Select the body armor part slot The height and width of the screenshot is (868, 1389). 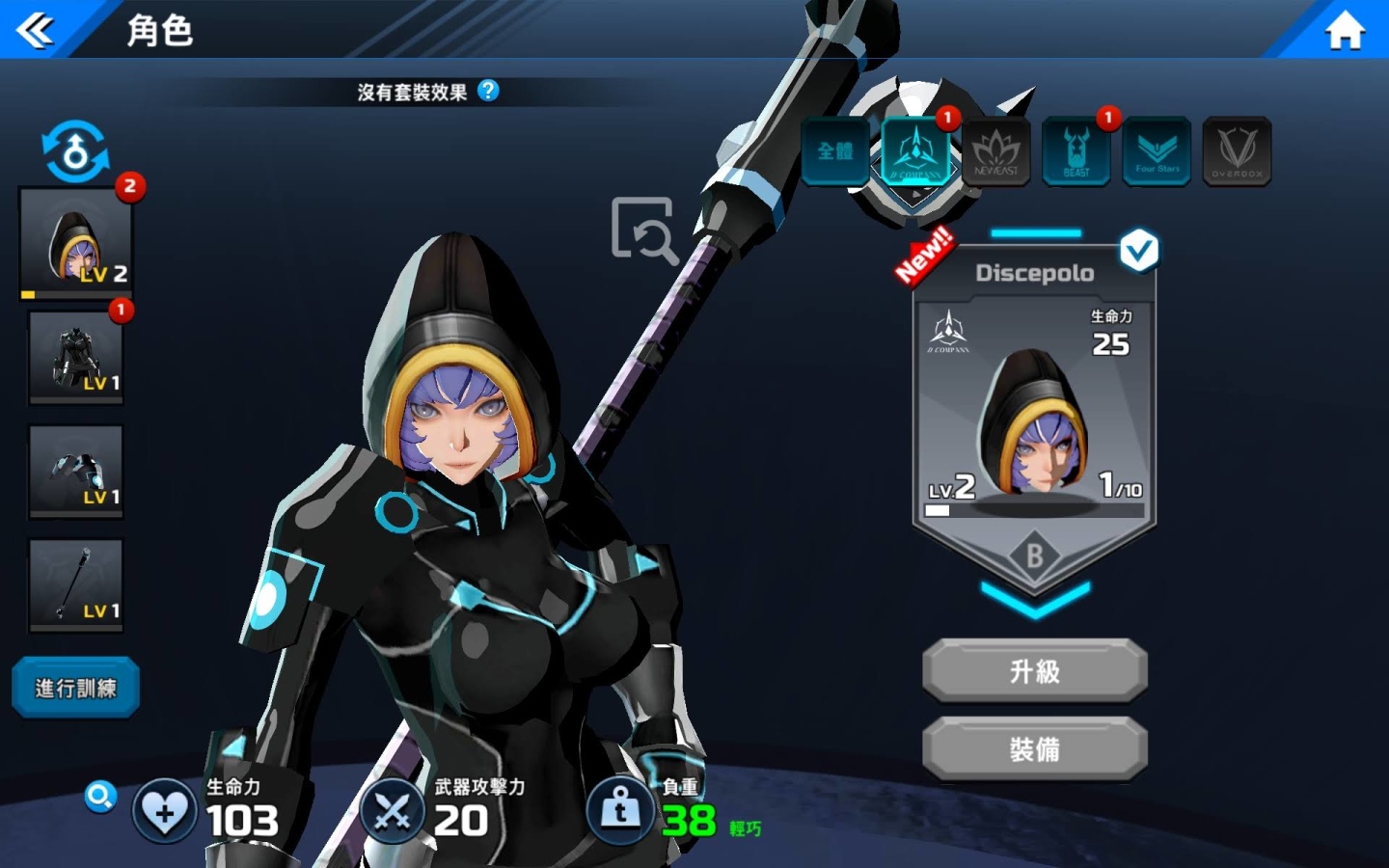[x=76, y=357]
